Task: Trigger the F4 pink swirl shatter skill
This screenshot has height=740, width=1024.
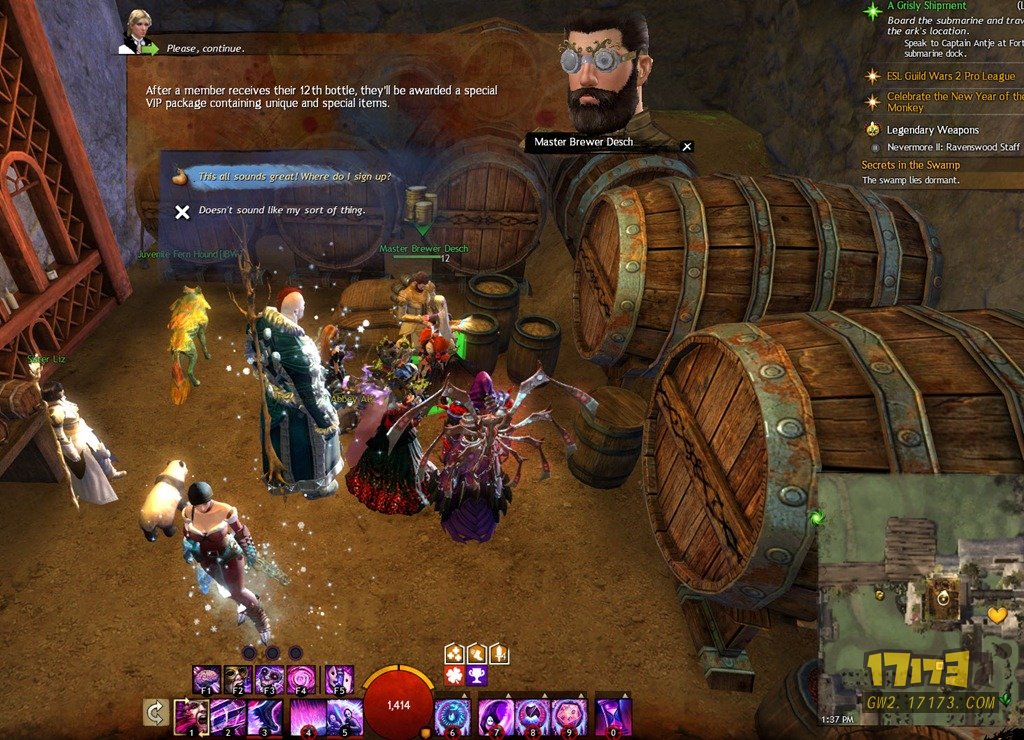Action: (302, 680)
